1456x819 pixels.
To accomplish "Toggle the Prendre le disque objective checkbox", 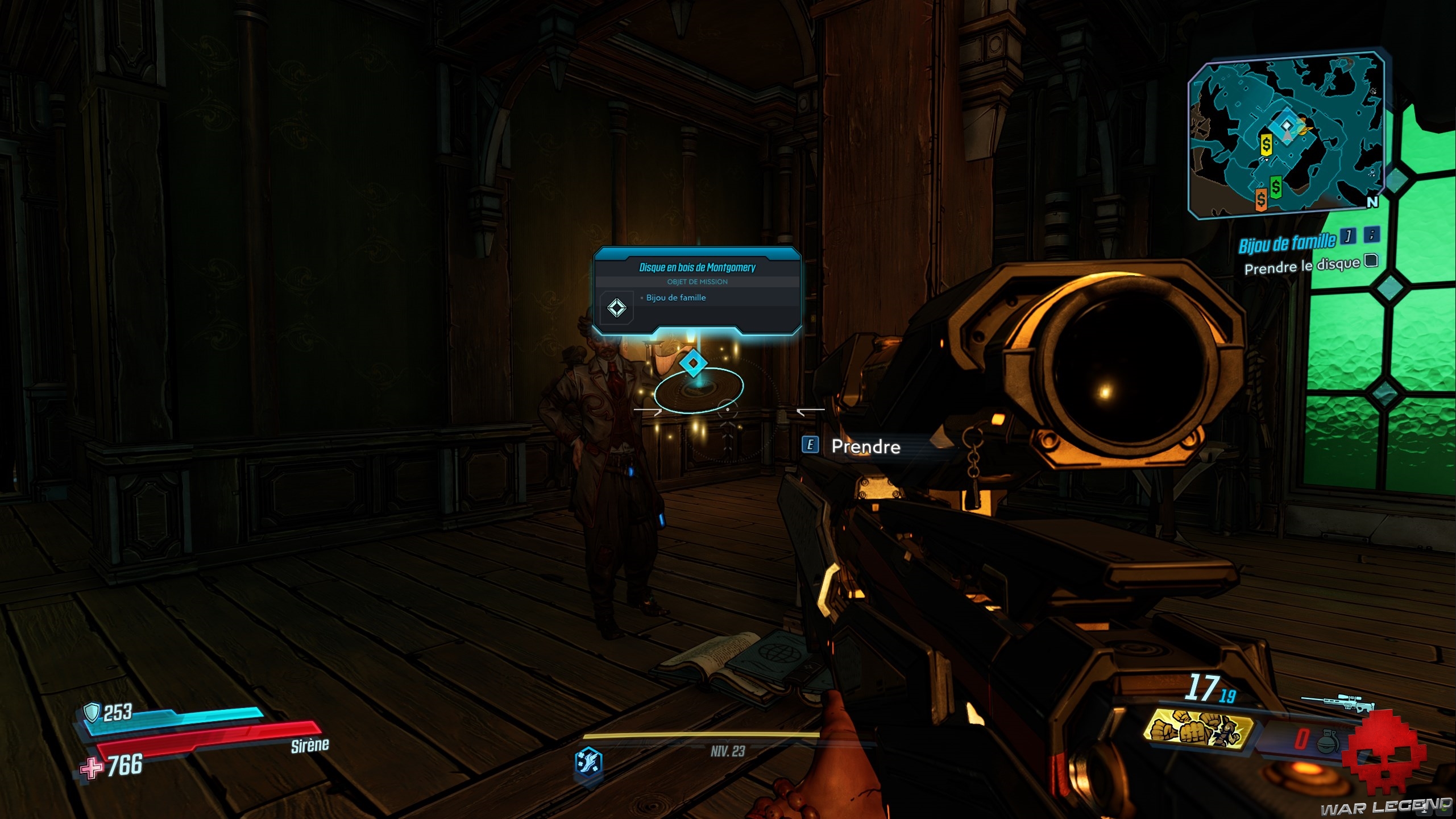I will (x=1372, y=261).
